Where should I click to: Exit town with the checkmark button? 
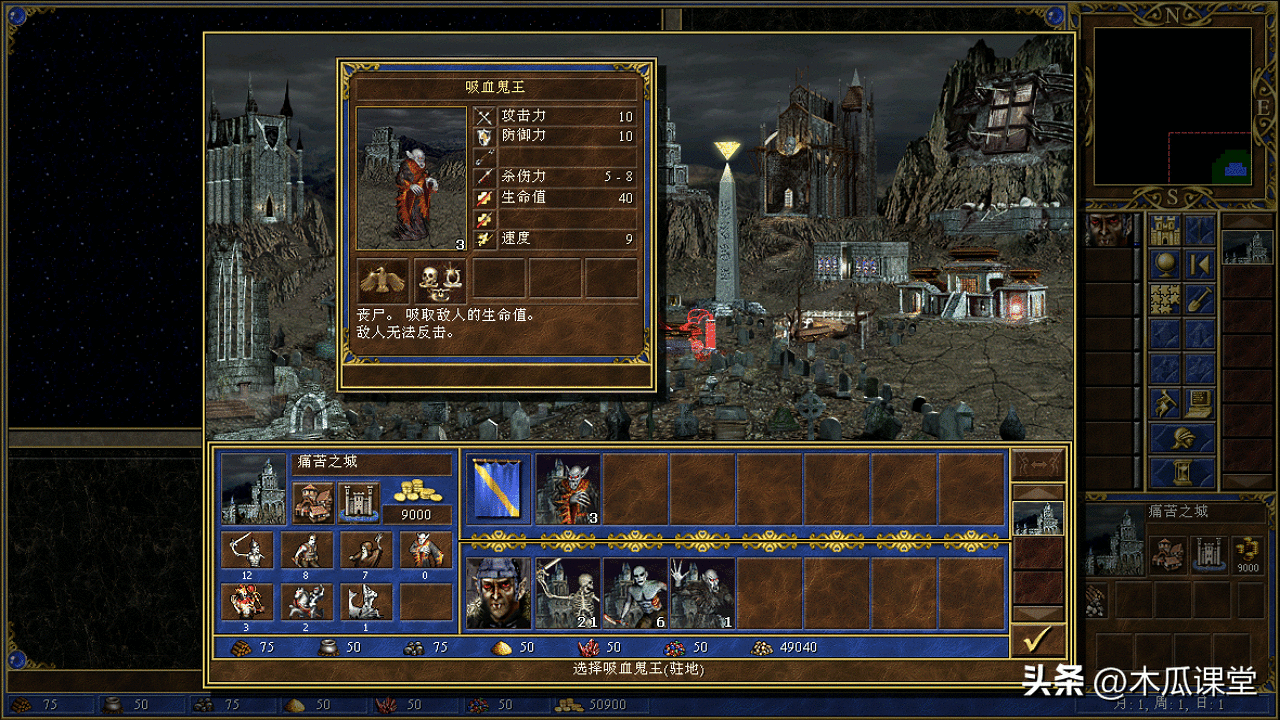1037,640
